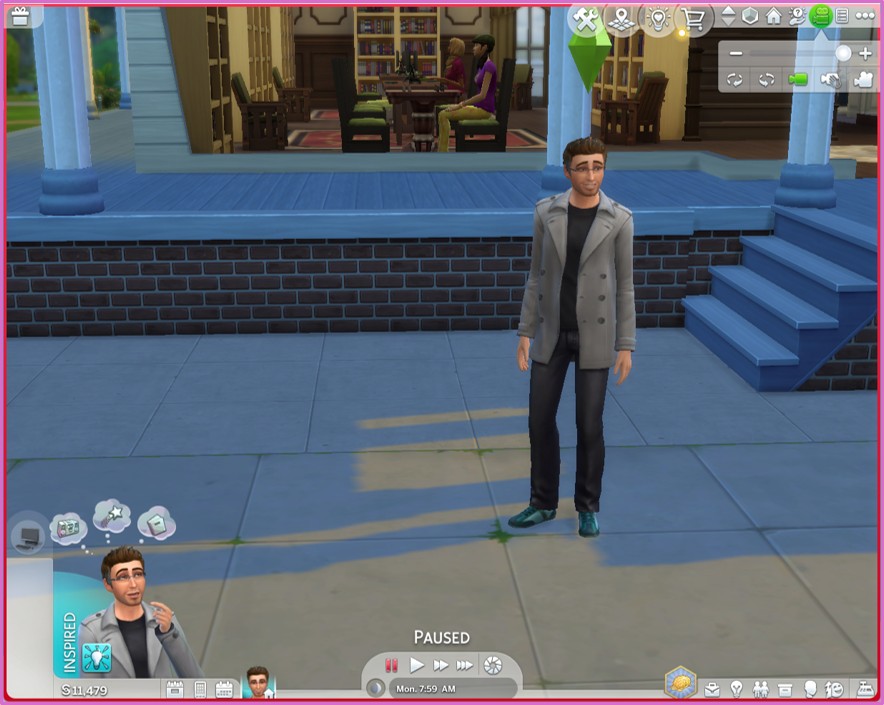This screenshot has height=705, width=884.
Task: Click the camera zoom-in plus button
Action: point(865,53)
